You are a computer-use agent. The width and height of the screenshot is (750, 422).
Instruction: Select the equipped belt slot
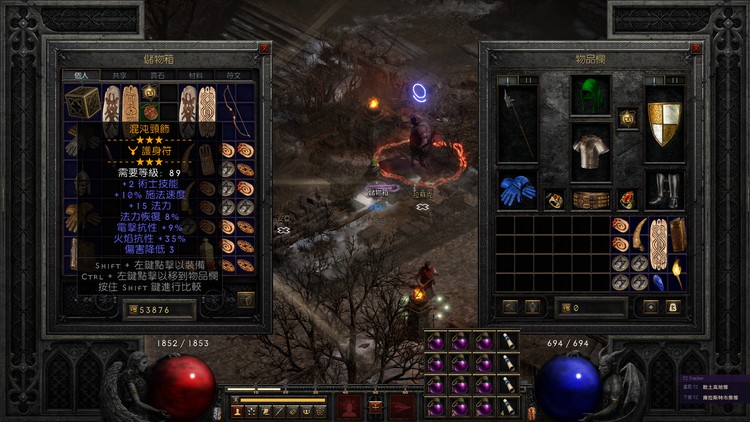click(590, 200)
